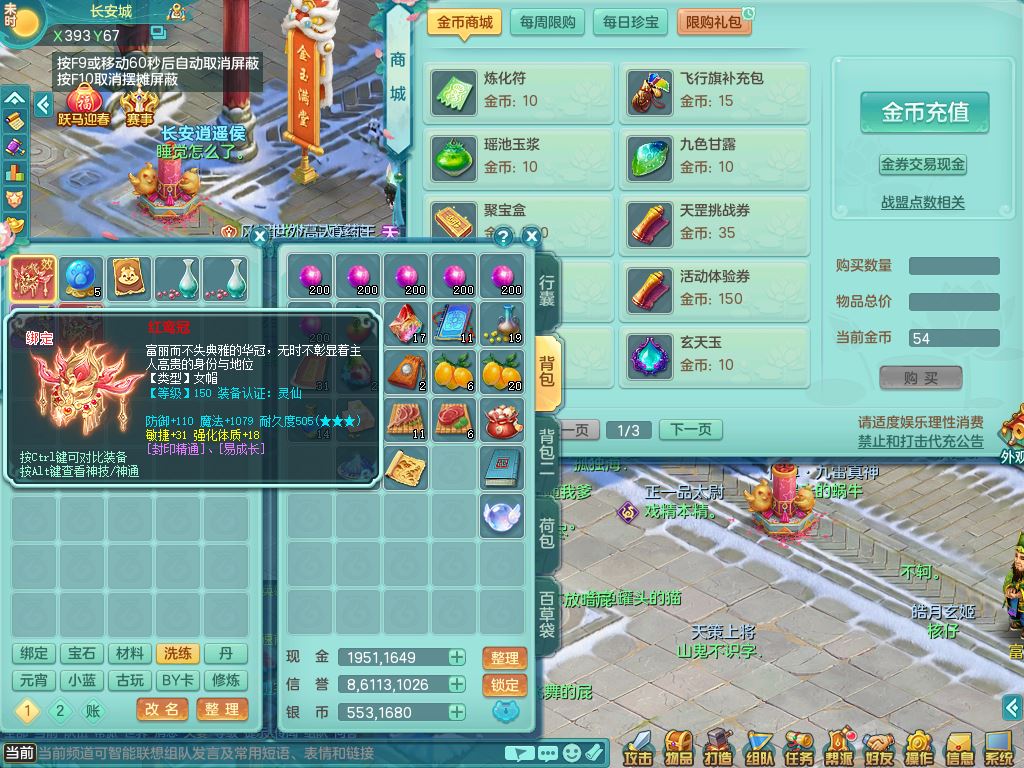
Task: Choose the 飞行旗补充包 shop item
Action: (x=714, y=89)
